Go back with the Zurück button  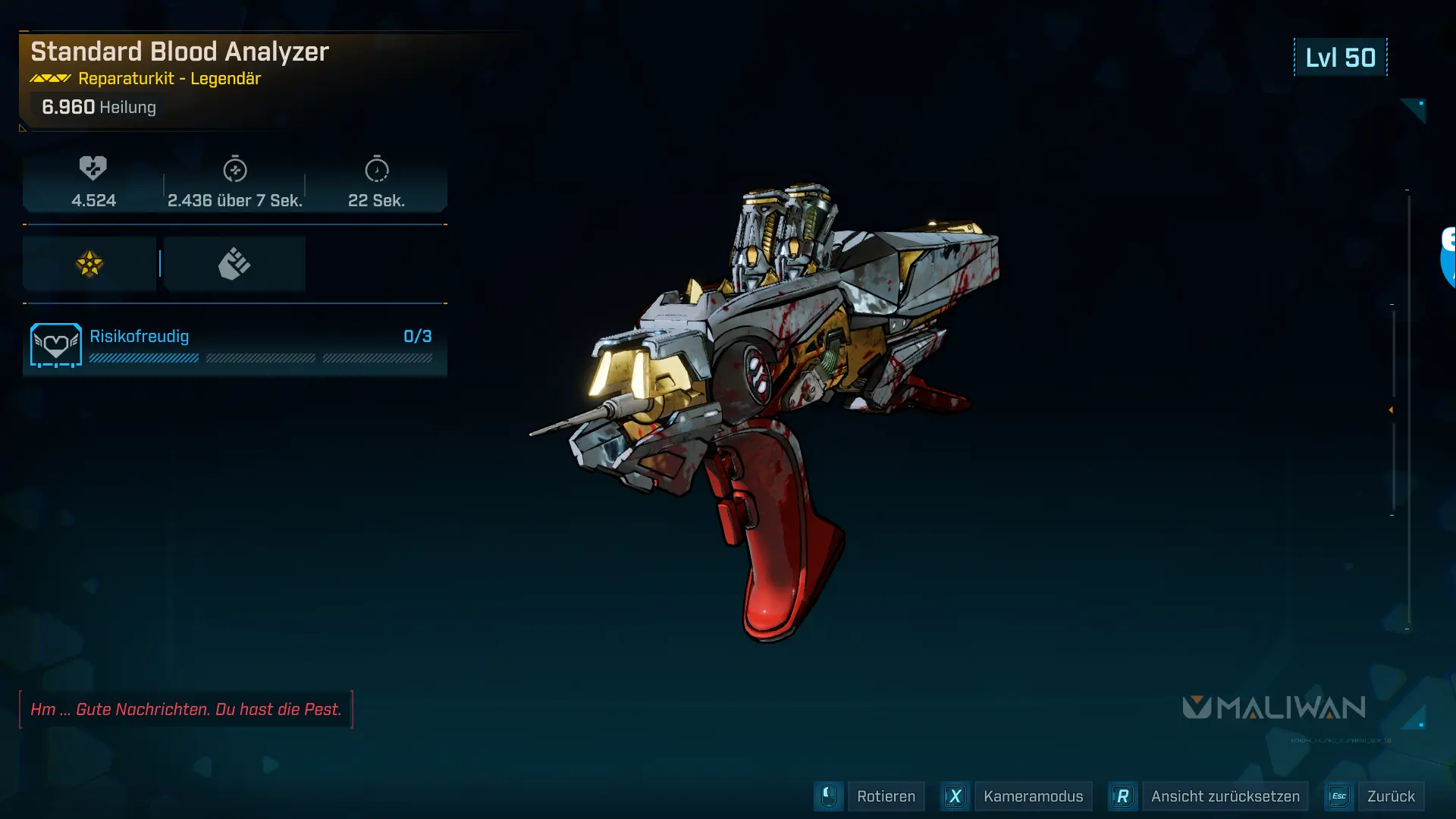click(1390, 796)
